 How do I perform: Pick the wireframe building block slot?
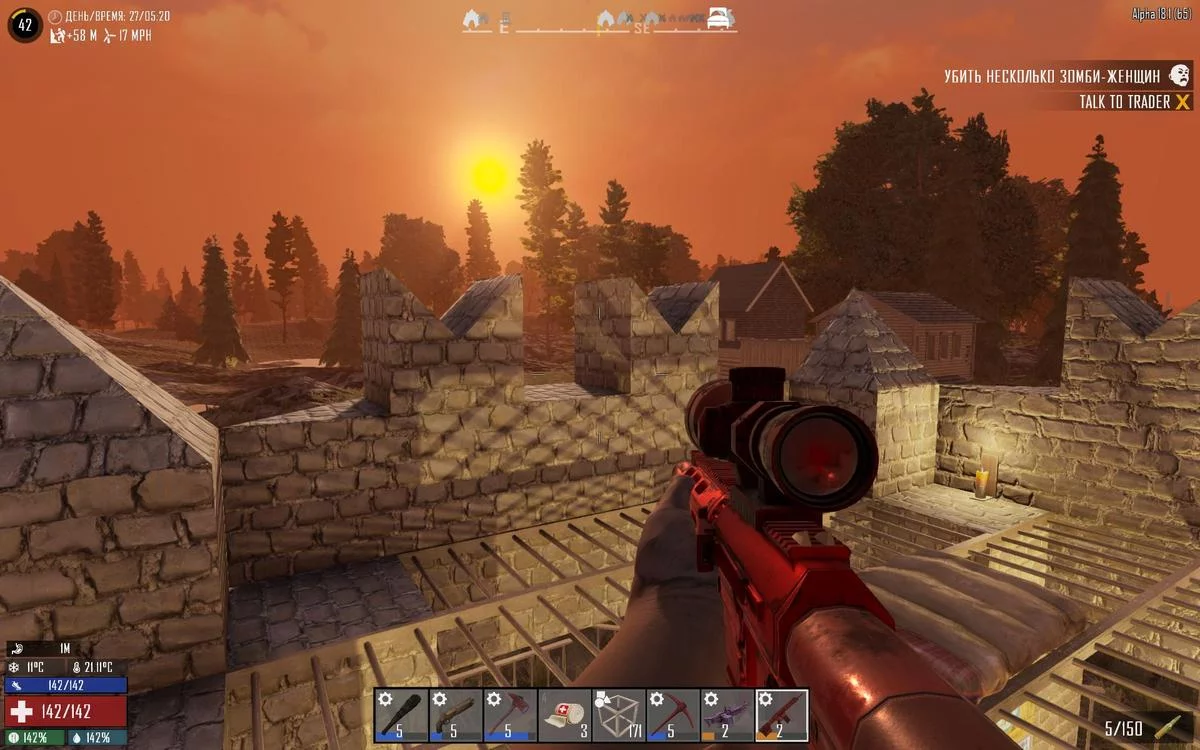618,715
